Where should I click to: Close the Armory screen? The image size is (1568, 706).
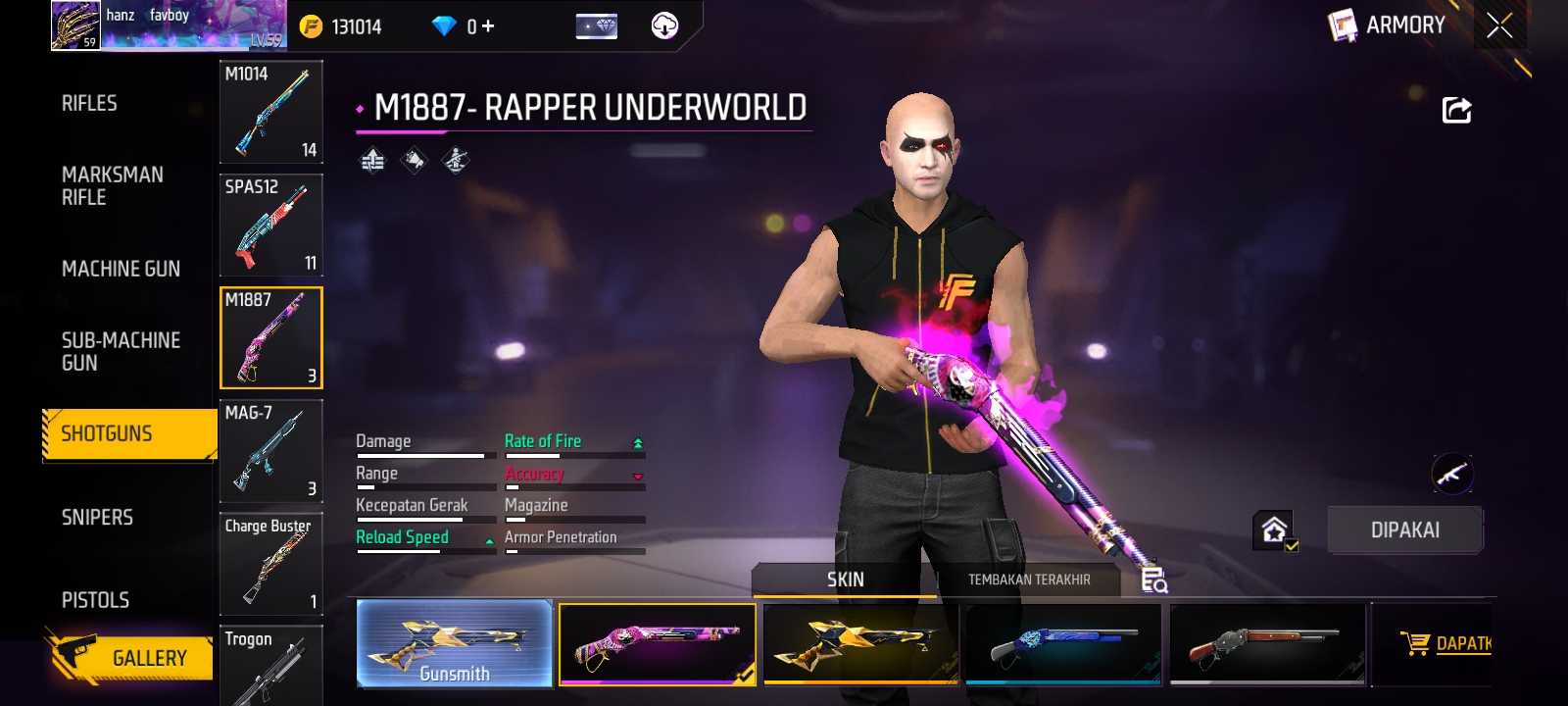pos(1499,25)
